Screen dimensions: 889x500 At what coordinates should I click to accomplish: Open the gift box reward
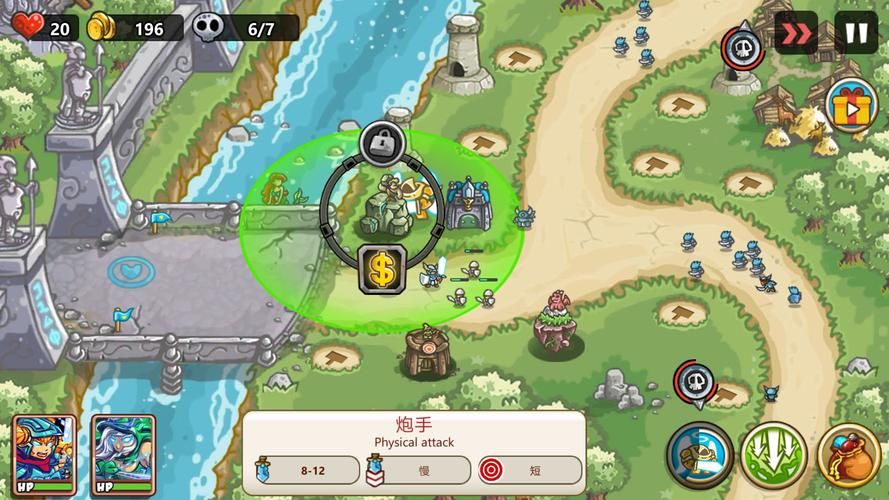coord(851,105)
